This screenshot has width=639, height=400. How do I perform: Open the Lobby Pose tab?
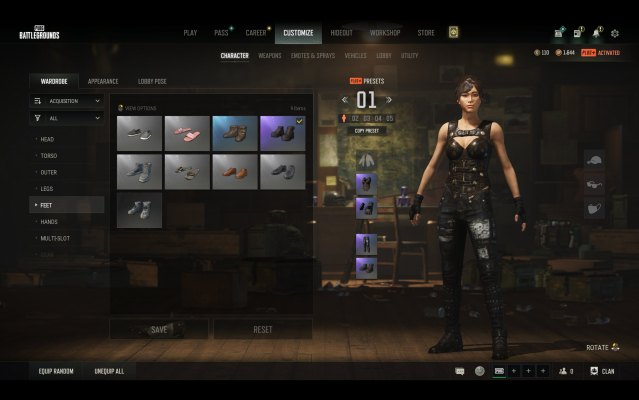(152, 80)
